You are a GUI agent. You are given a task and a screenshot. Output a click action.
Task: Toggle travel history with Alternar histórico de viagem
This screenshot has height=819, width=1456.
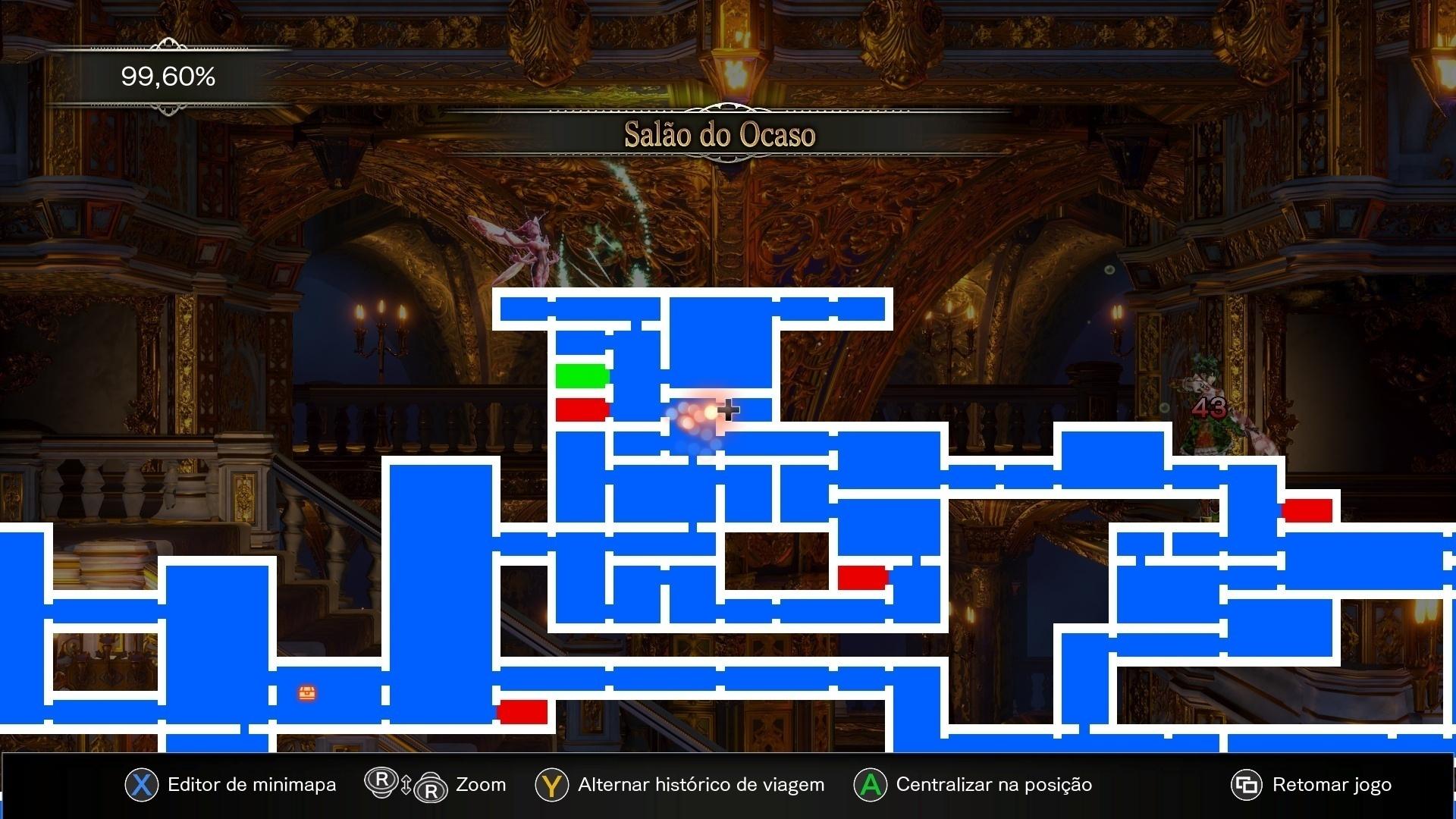coord(700,785)
